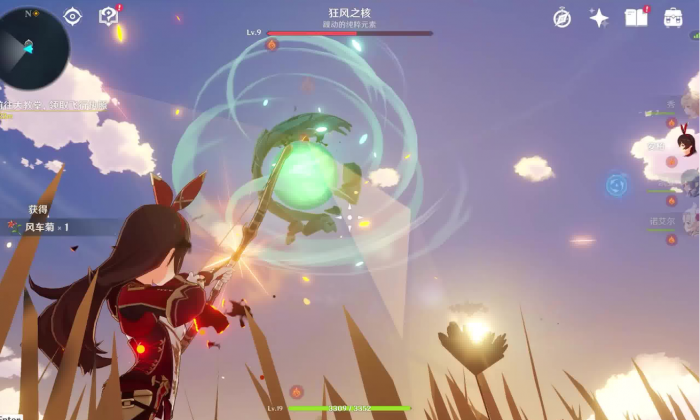
Task: Click the eye-shaped target icon beside minimap
Action: (x=73, y=16)
